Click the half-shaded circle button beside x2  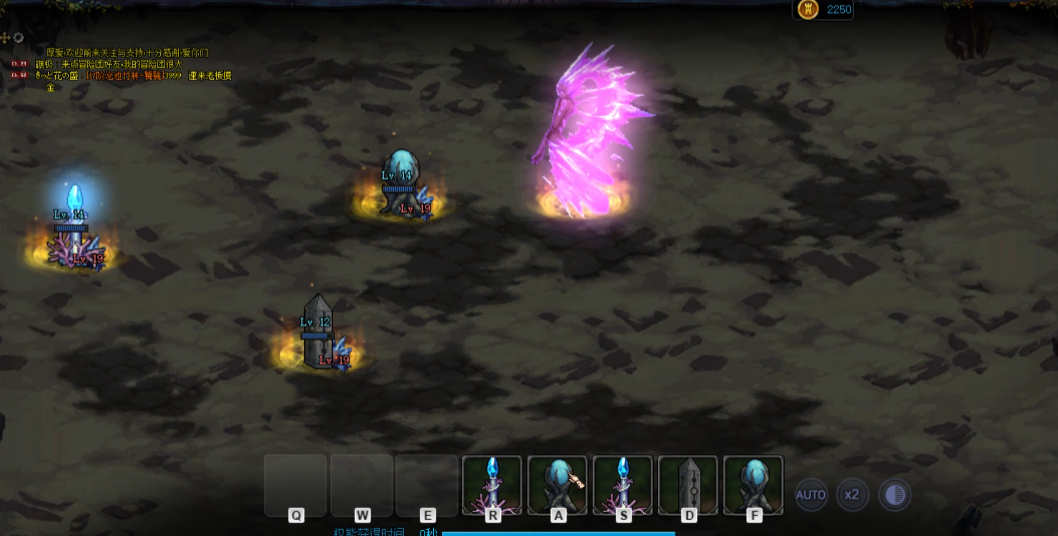point(895,494)
